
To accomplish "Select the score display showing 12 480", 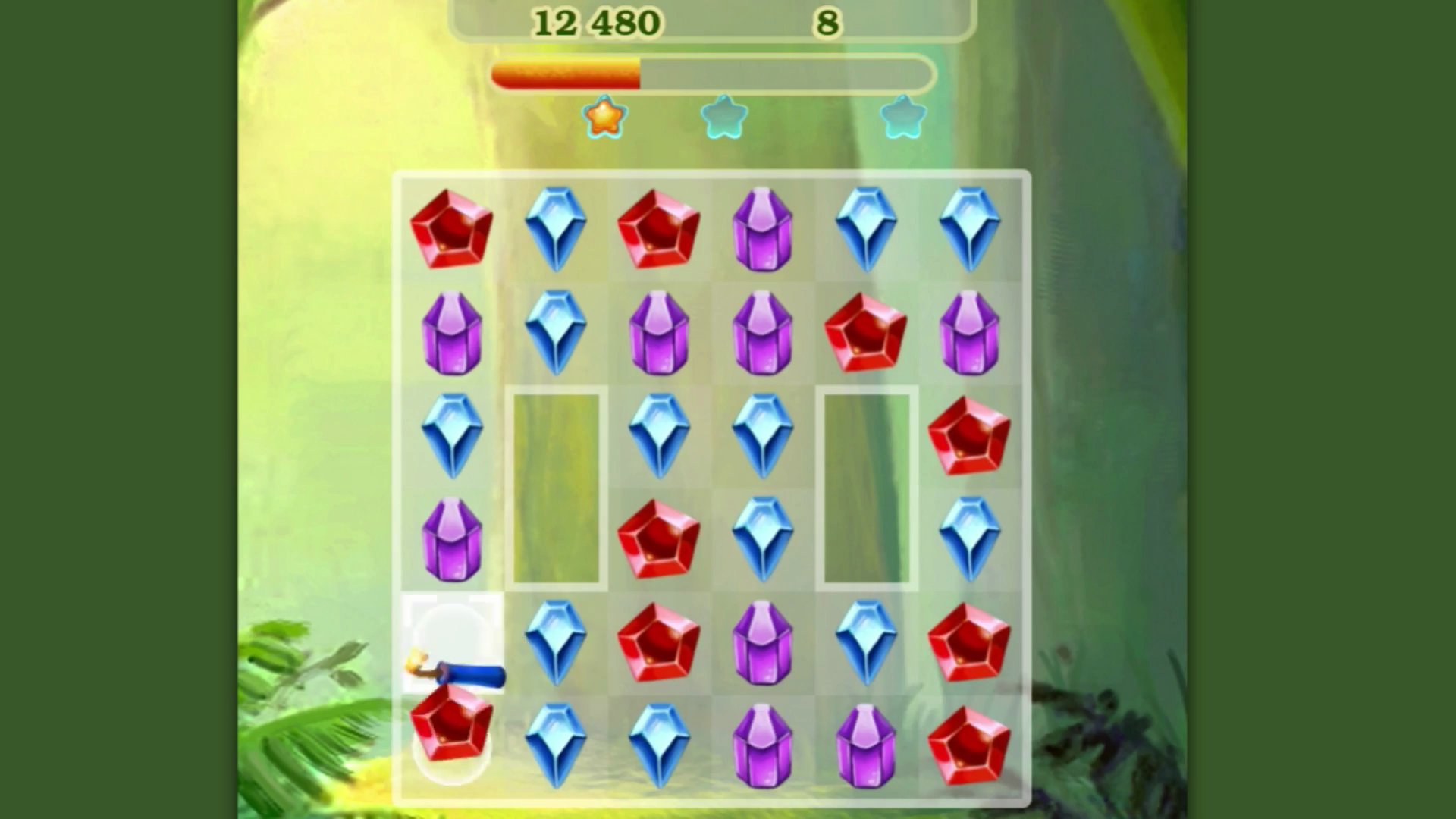I will coord(598,21).
